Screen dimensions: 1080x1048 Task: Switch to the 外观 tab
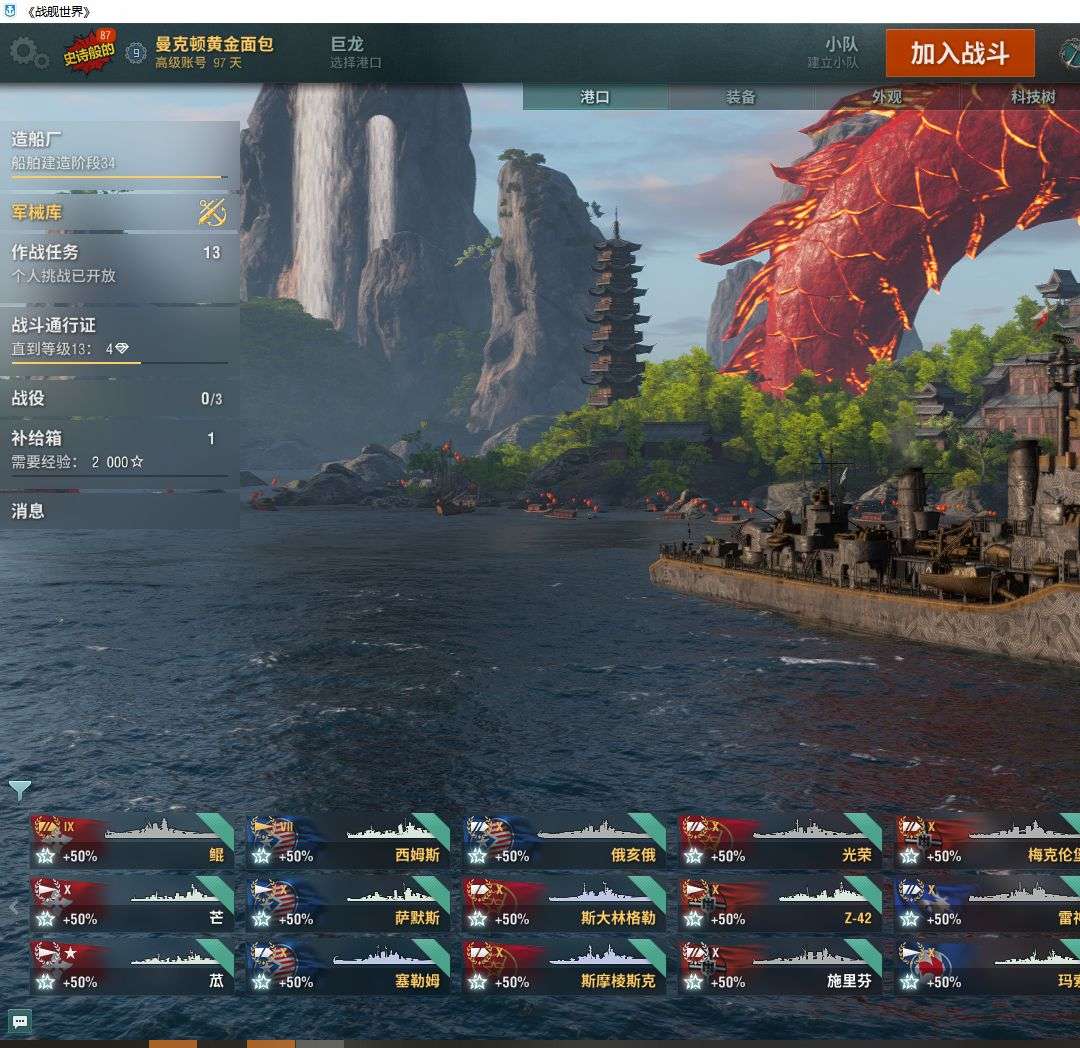(x=886, y=97)
